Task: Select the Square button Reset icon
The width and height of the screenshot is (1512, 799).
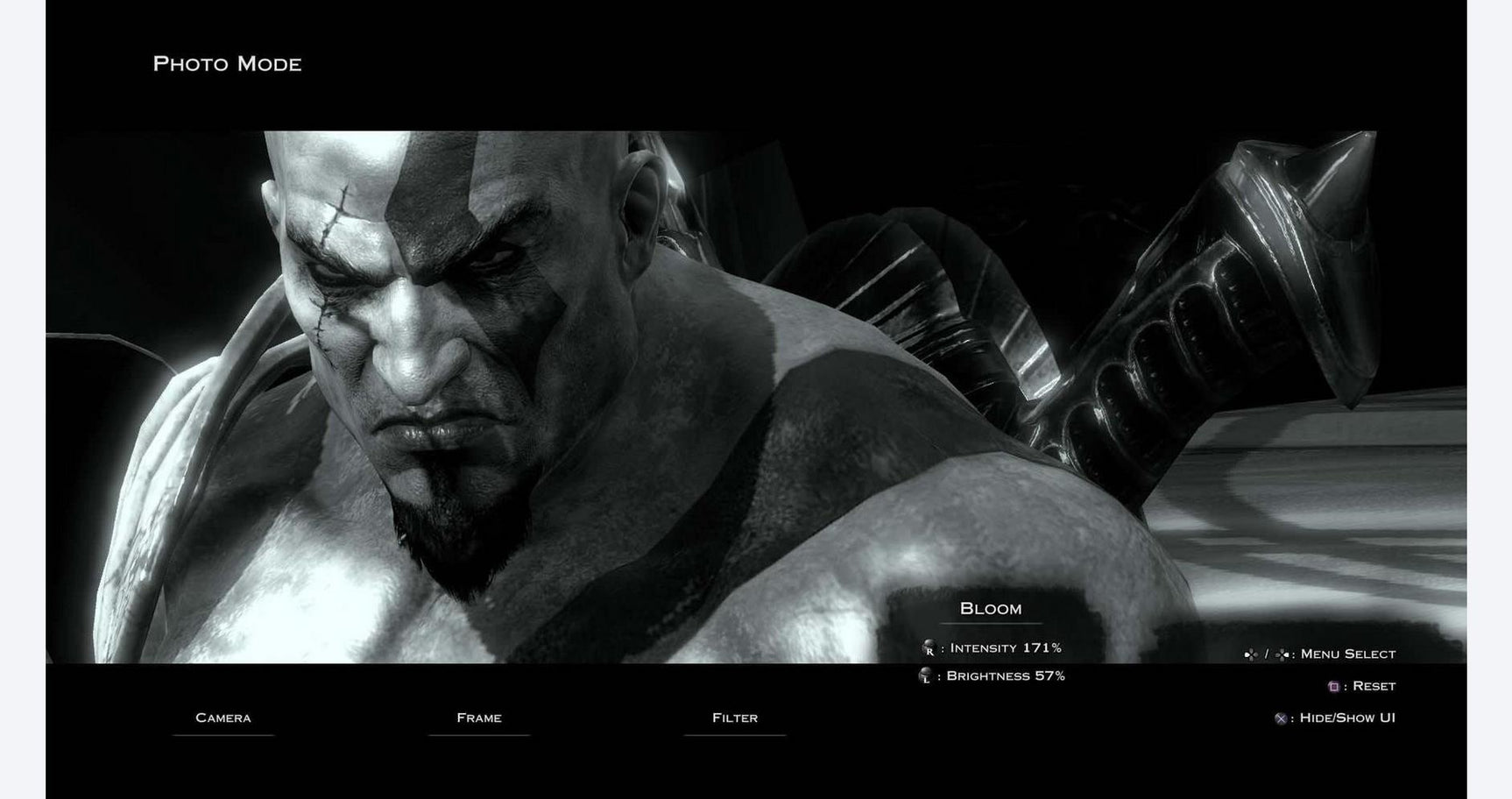Action: (1333, 684)
